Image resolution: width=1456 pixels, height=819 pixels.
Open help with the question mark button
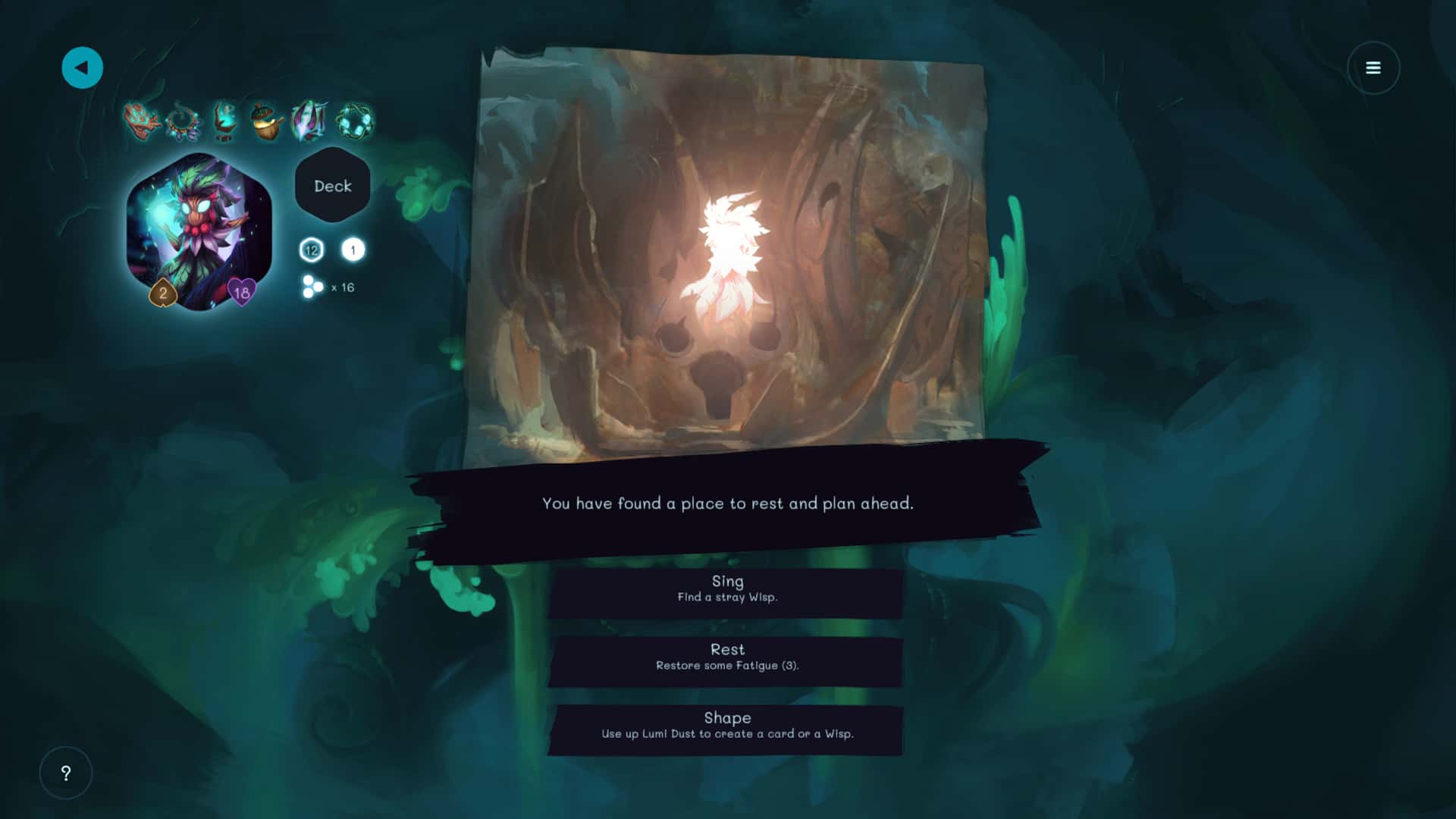[66, 773]
